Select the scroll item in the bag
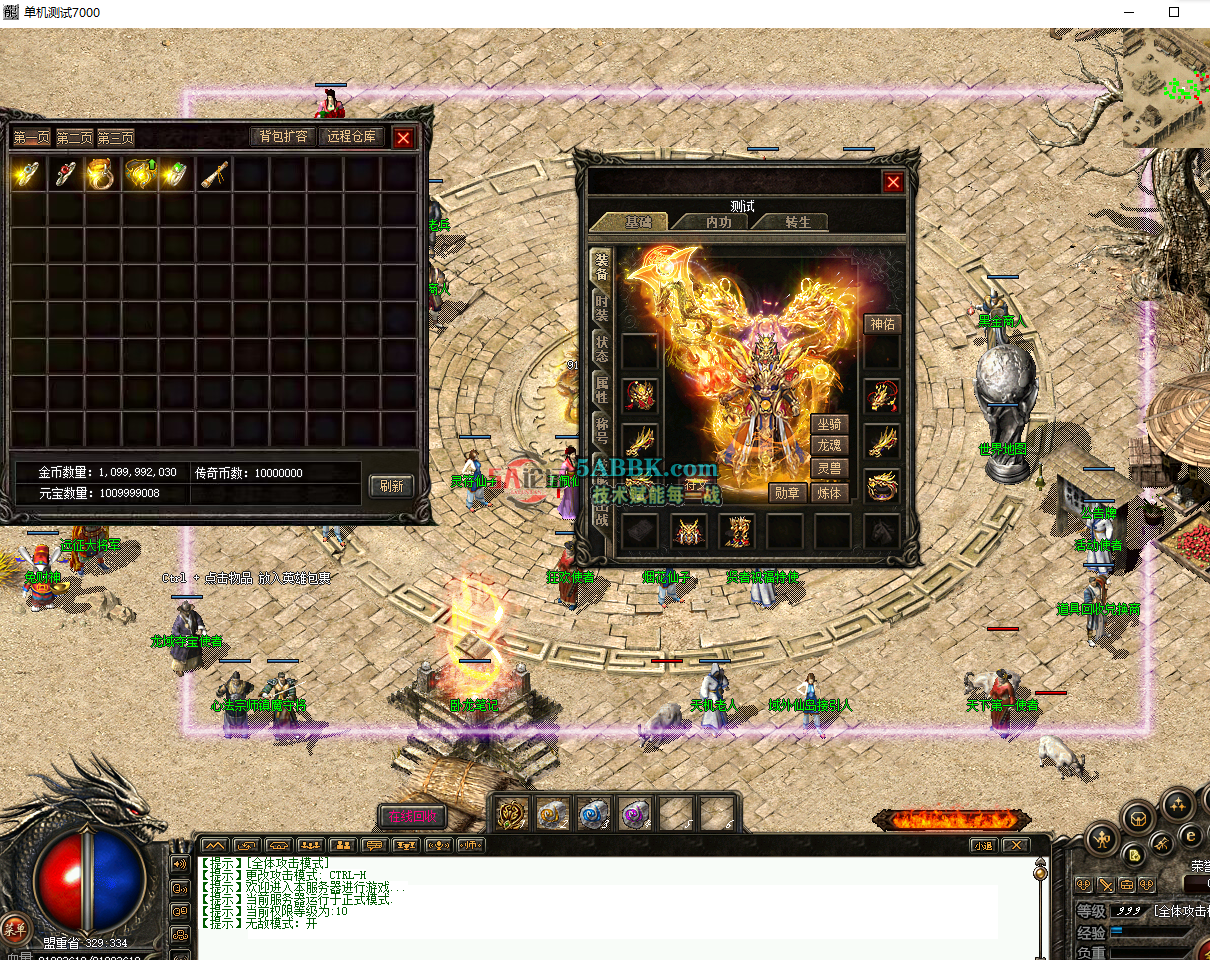Screen dimensions: 1210x960 [x=214, y=175]
